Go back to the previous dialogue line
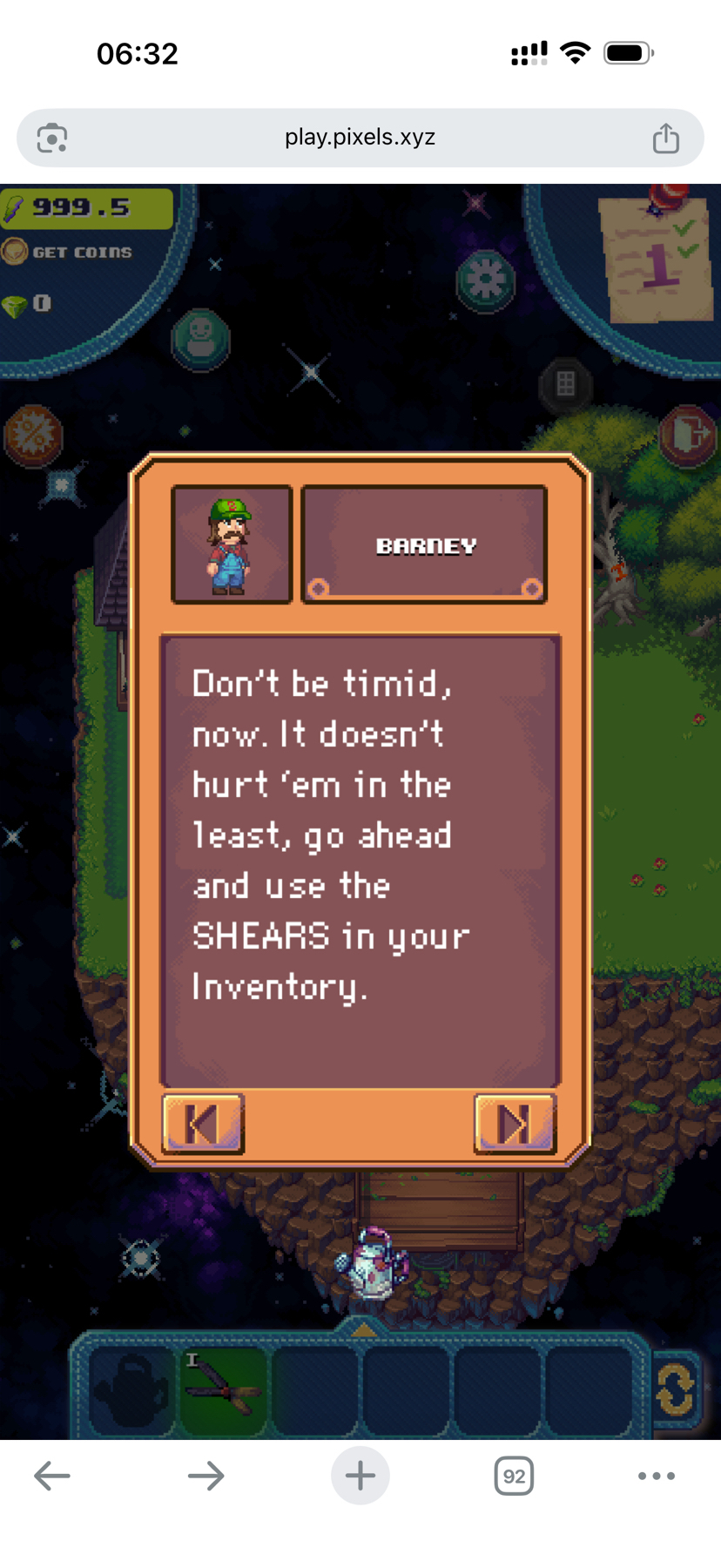The width and height of the screenshot is (721, 1568). pos(203,1124)
